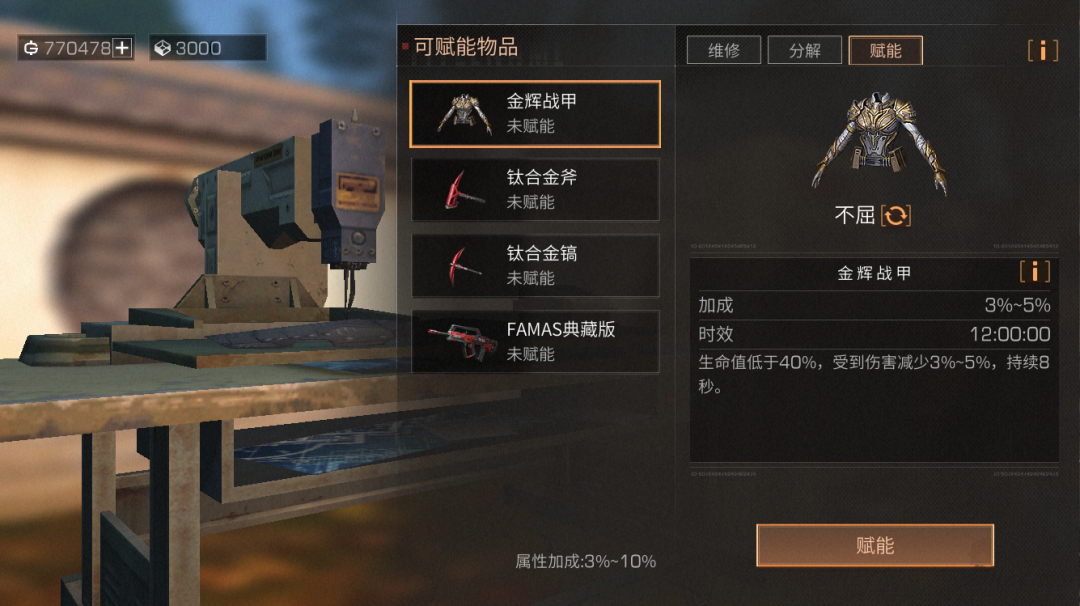Add currency with the plus button
This screenshot has height=606, width=1080.
122,48
